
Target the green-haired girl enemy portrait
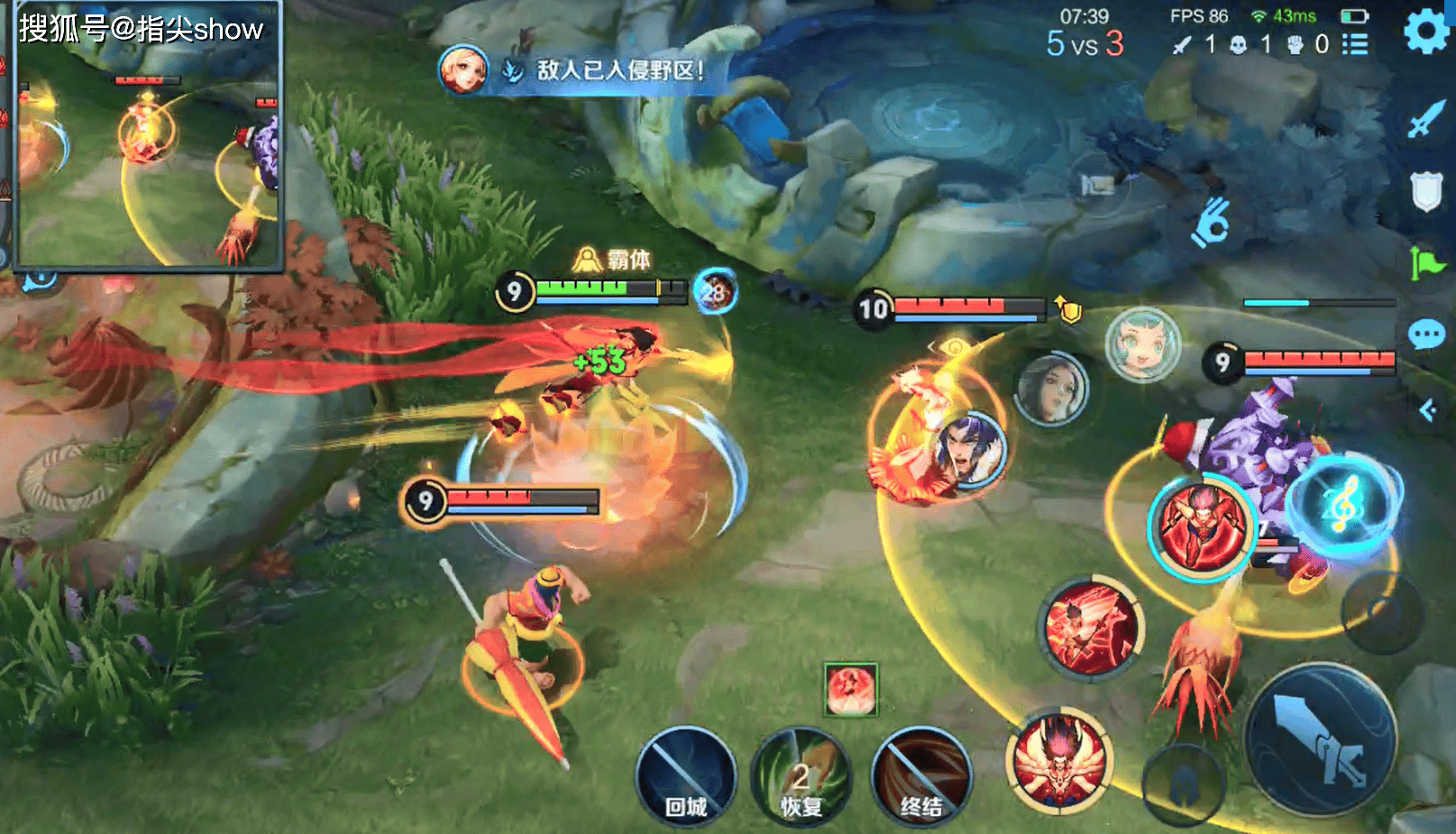coord(1142,344)
